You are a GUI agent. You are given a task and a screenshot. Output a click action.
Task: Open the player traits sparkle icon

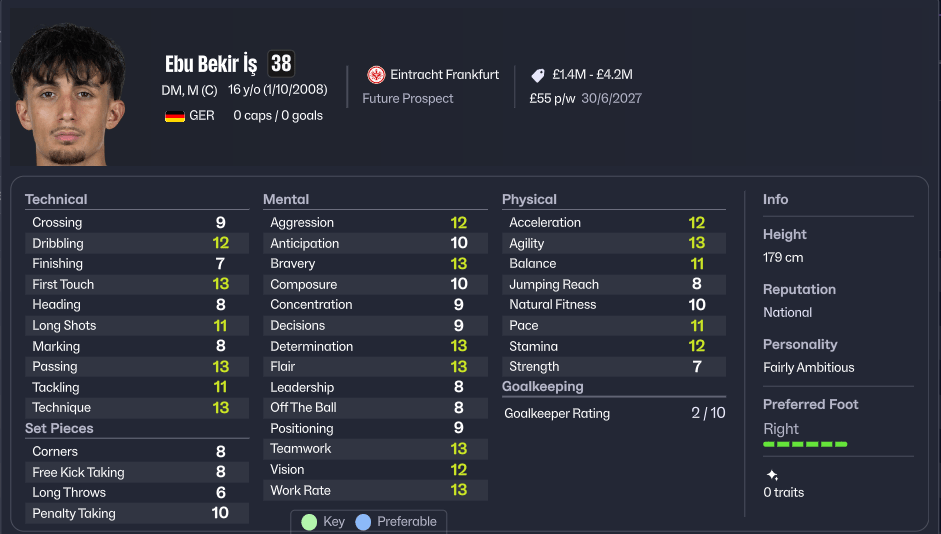point(771,475)
